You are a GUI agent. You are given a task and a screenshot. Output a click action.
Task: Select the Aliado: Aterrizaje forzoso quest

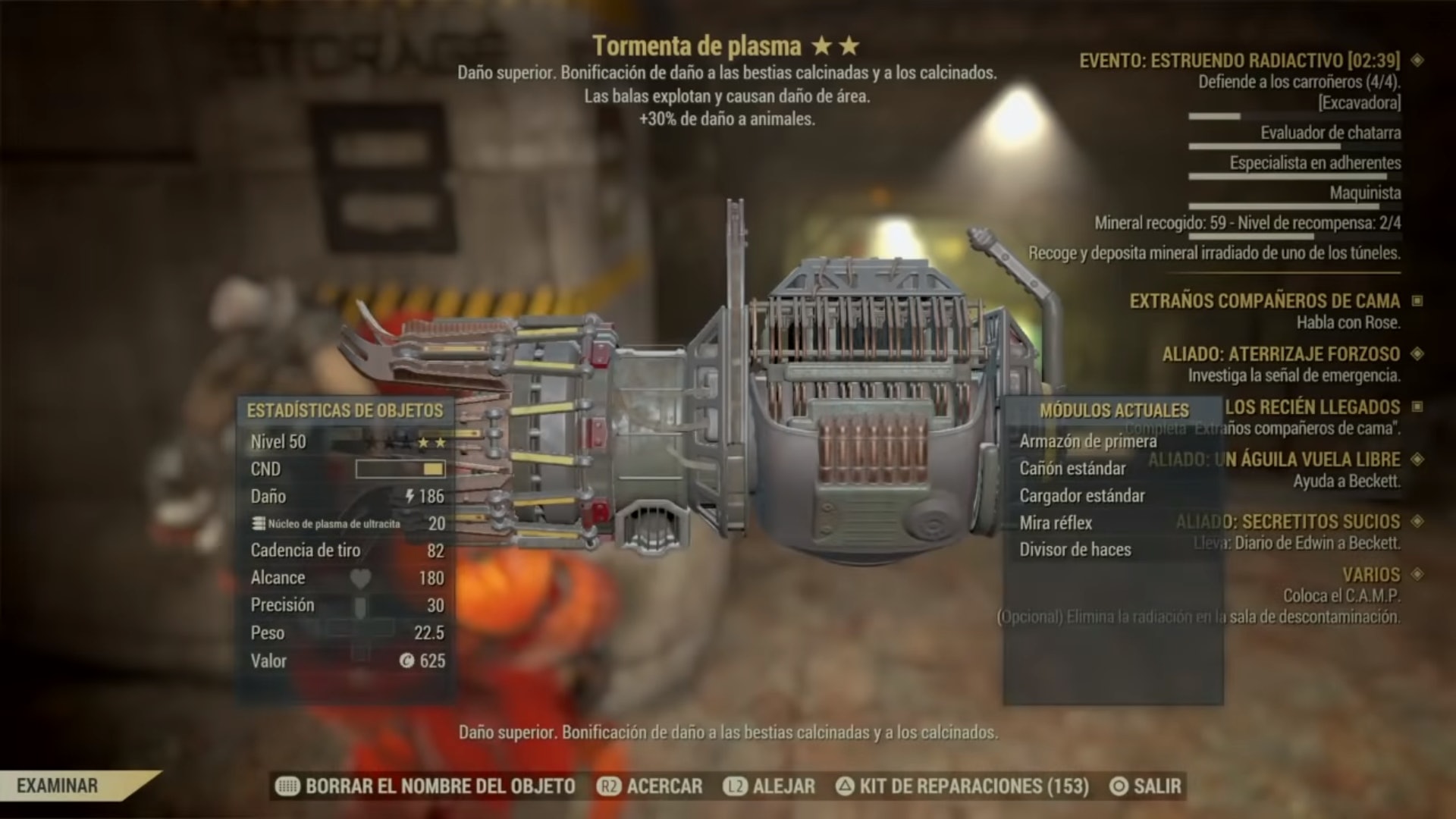[x=1281, y=354]
